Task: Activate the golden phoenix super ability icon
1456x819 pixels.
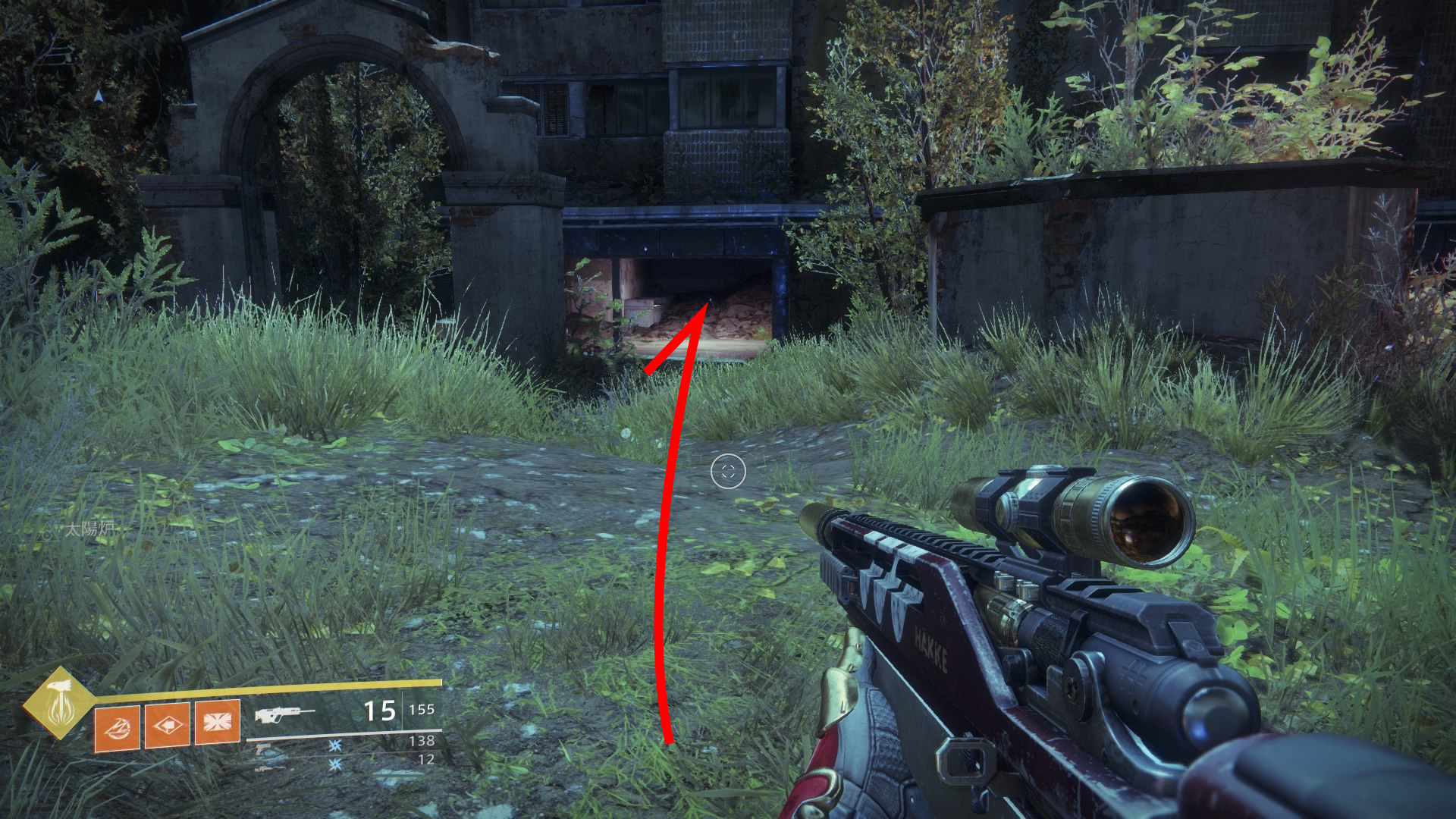Action: (x=58, y=703)
